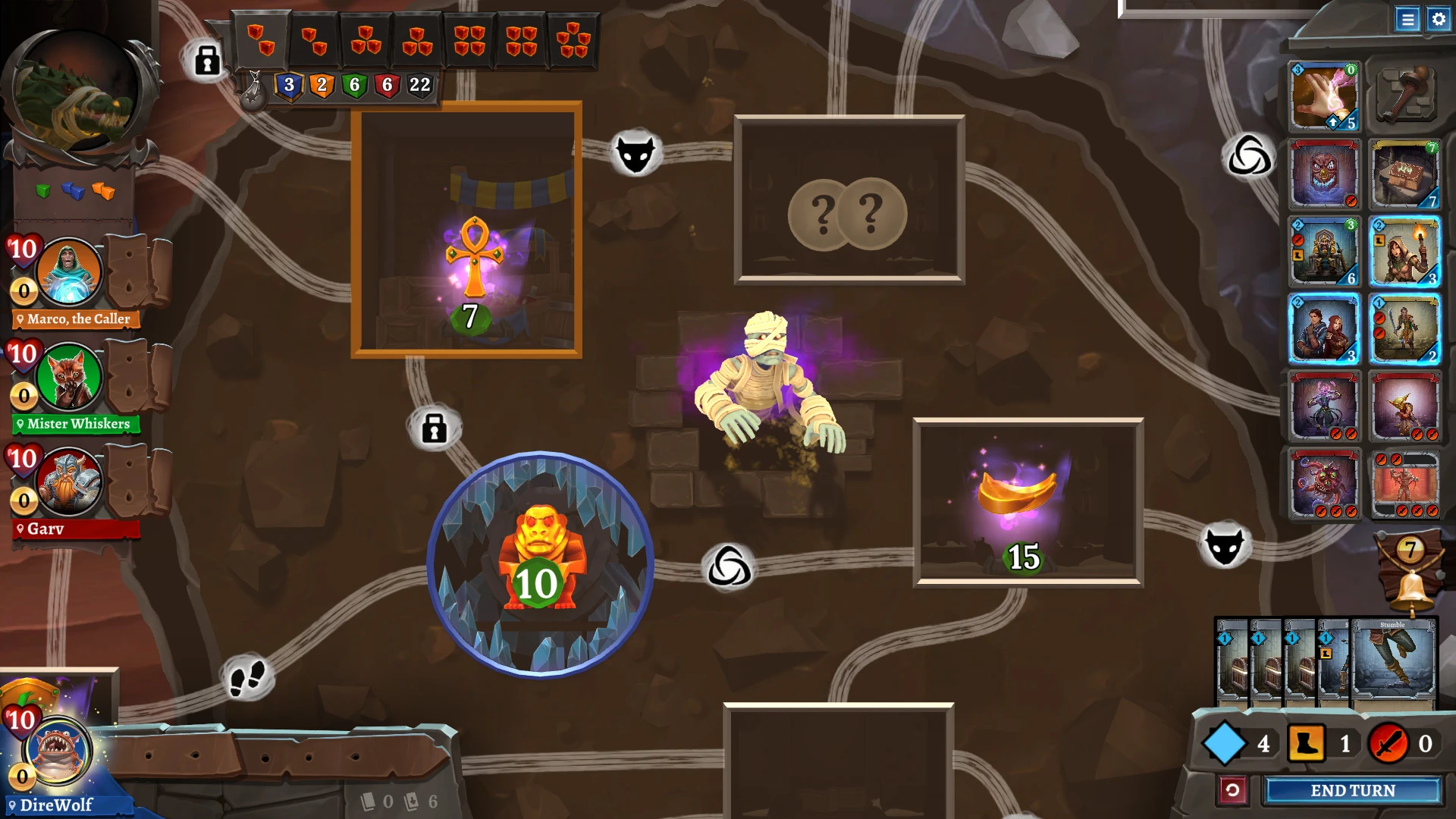Screen dimensions: 1456x819
Task: Open the hamburger menu at top right
Action: coord(1407,20)
